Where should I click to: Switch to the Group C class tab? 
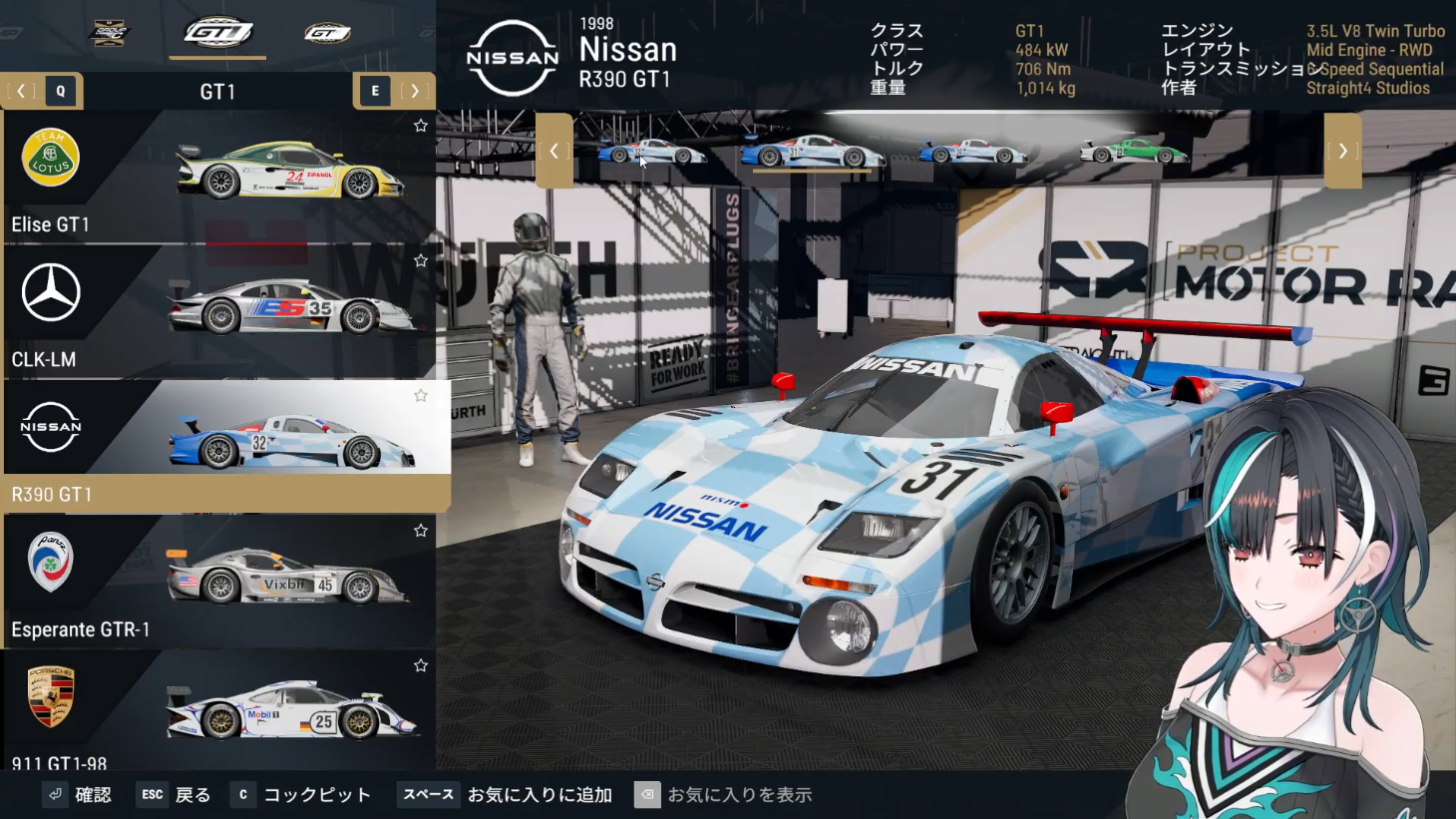108,33
